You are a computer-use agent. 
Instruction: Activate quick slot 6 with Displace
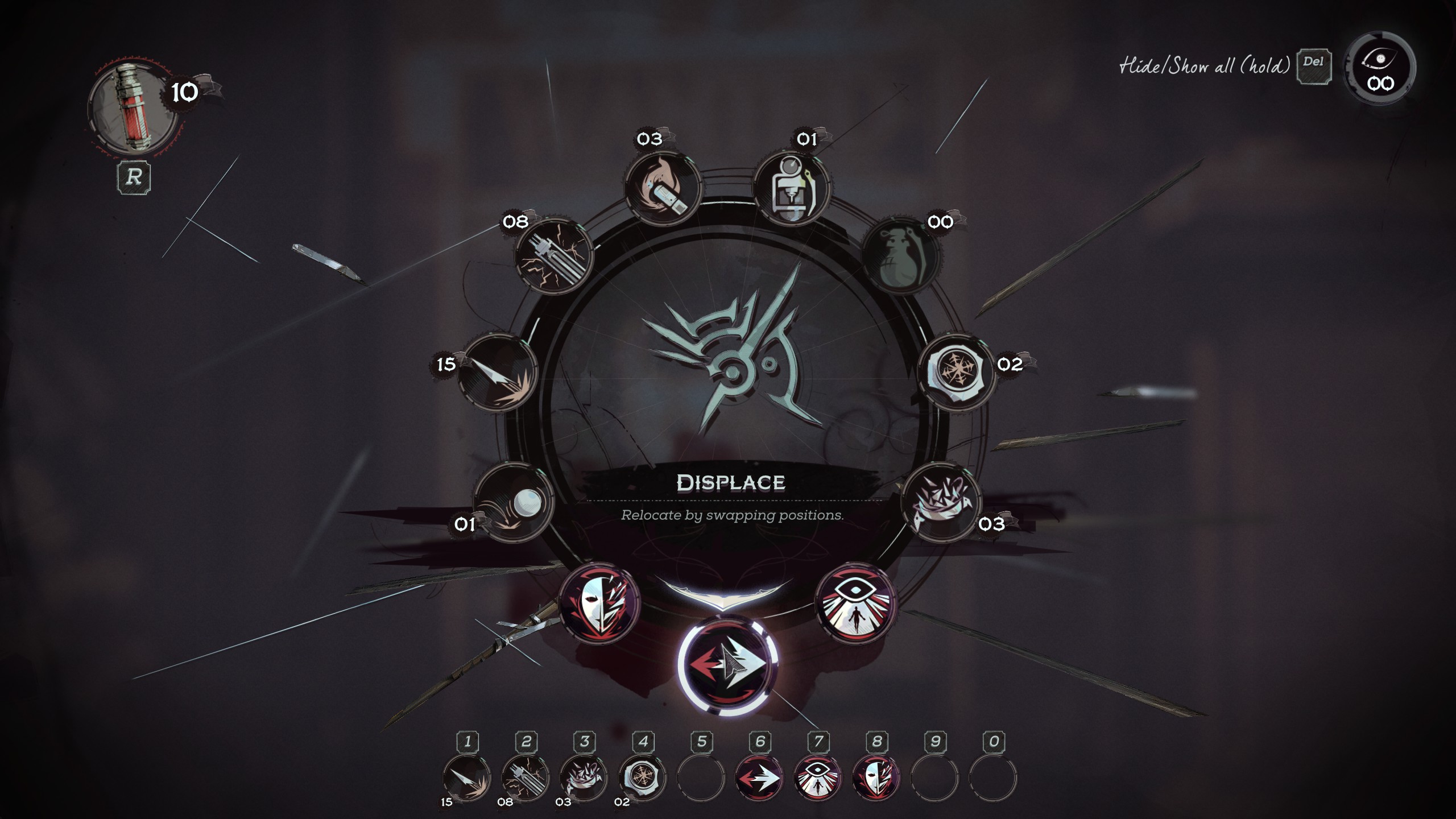pos(759,777)
